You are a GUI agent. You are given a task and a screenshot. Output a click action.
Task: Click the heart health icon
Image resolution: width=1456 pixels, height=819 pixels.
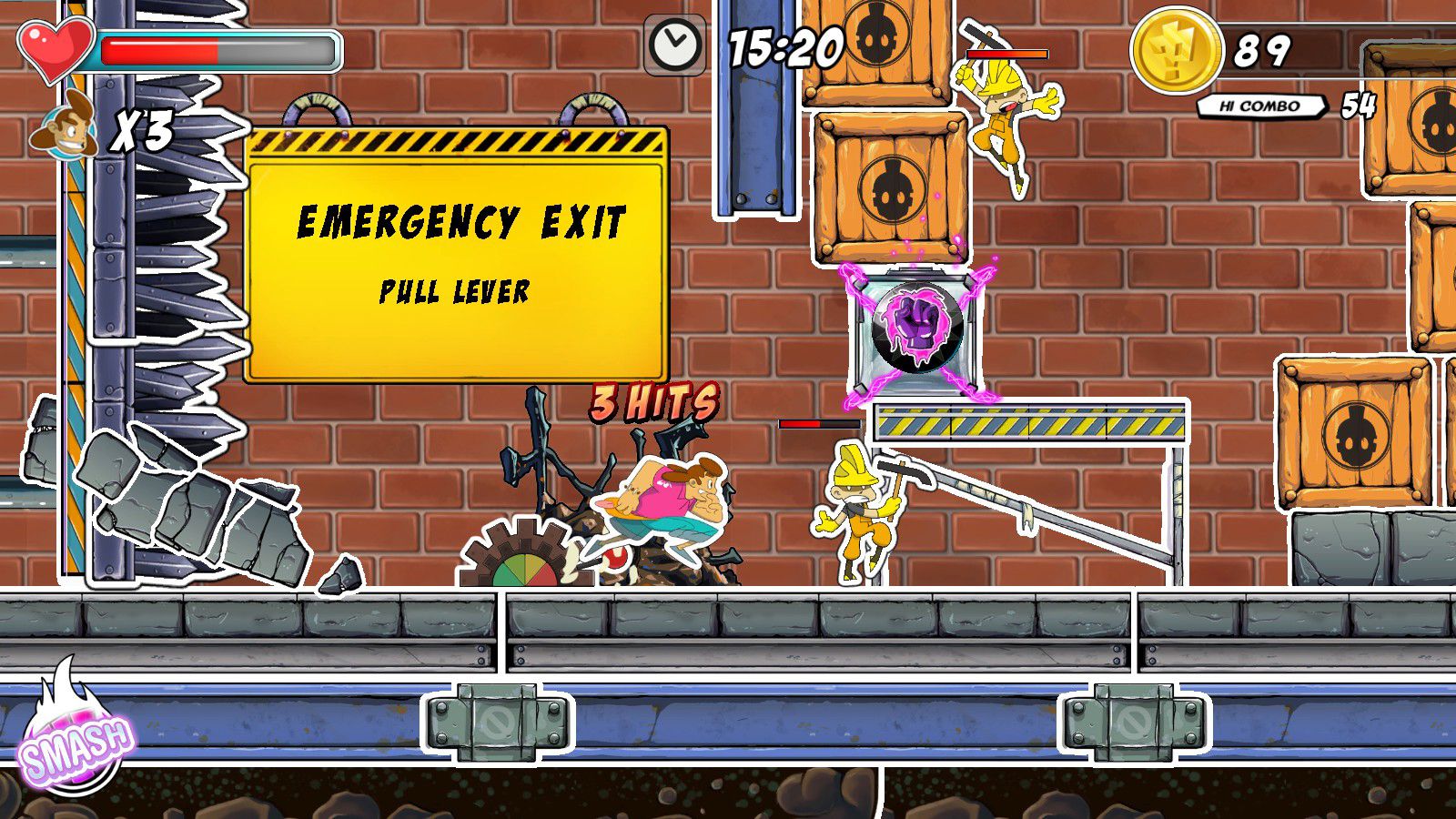point(50,50)
